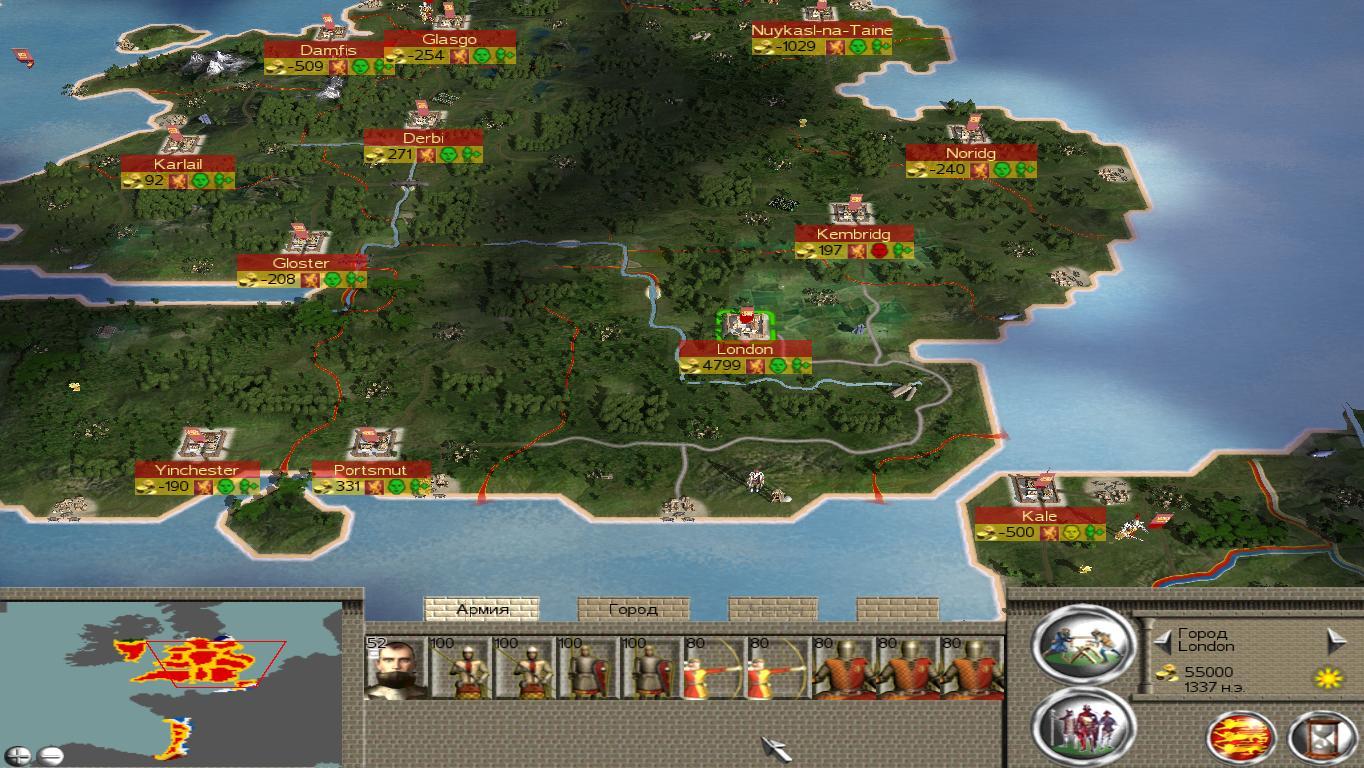
Task: Click the minimap of Britain
Action: 200,665
